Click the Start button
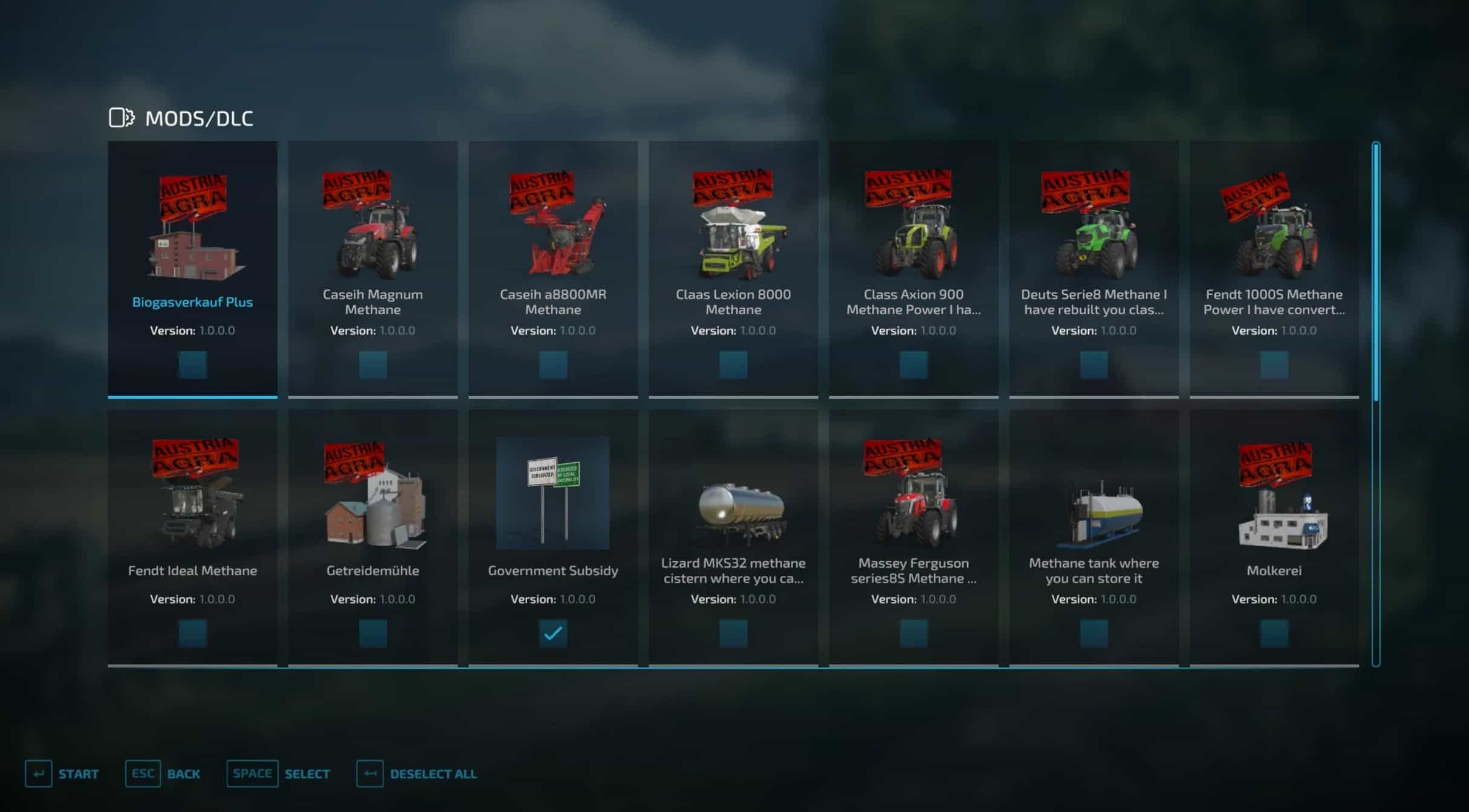Viewport: 1469px width, 812px height. pyautogui.click(x=62, y=774)
